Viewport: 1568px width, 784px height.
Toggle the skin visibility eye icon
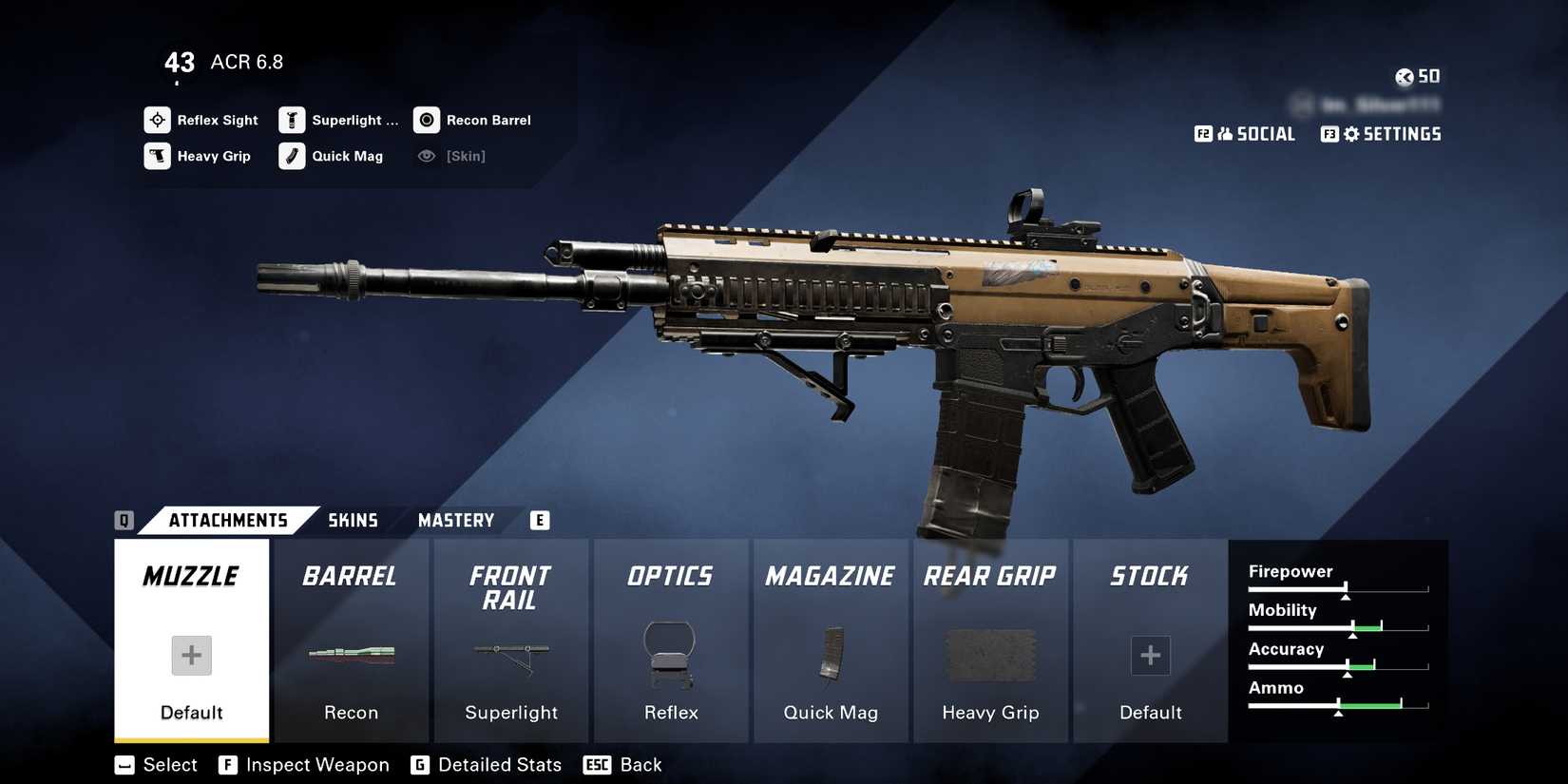426,156
